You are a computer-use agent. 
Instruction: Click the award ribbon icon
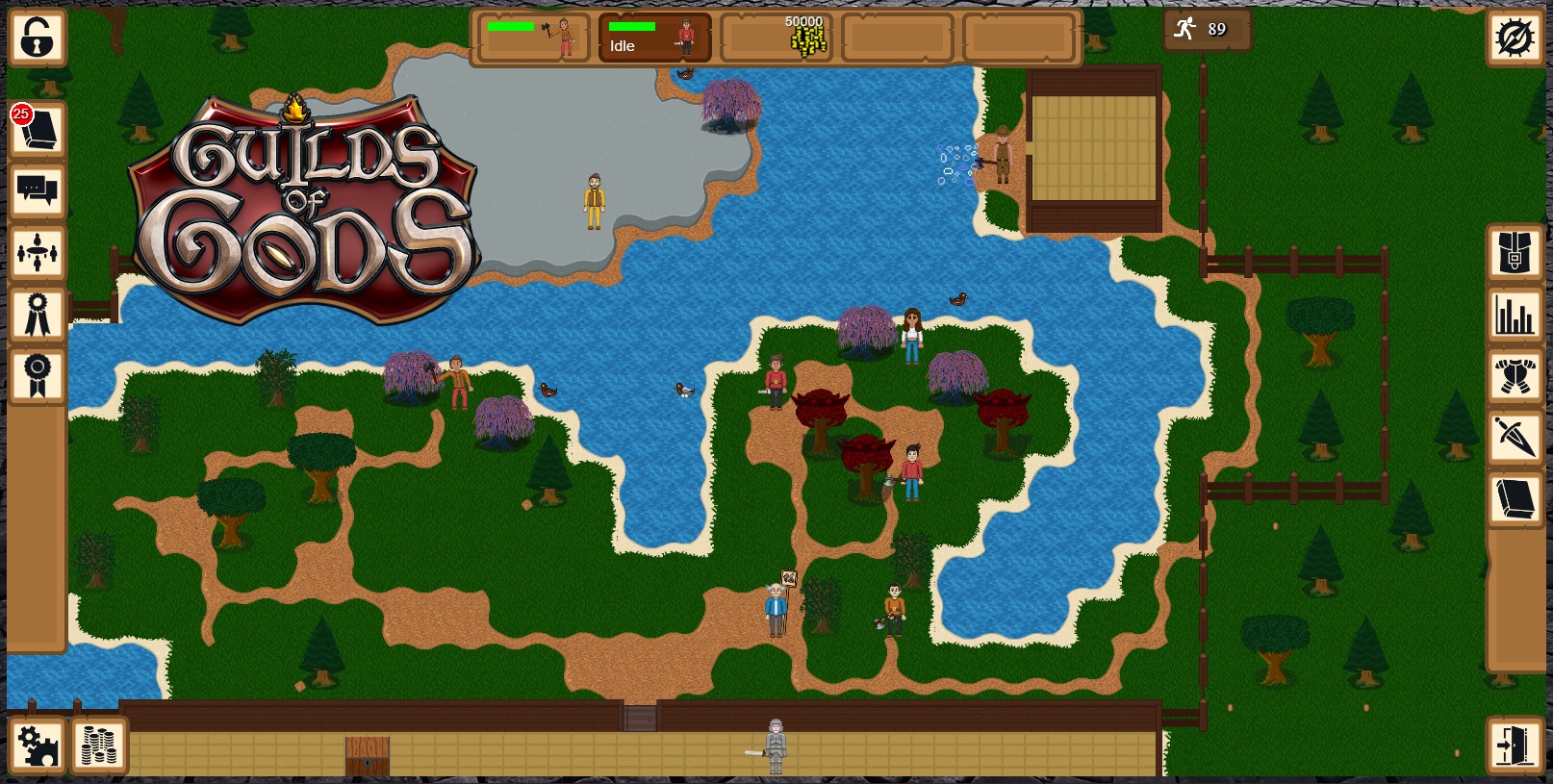(x=38, y=315)
